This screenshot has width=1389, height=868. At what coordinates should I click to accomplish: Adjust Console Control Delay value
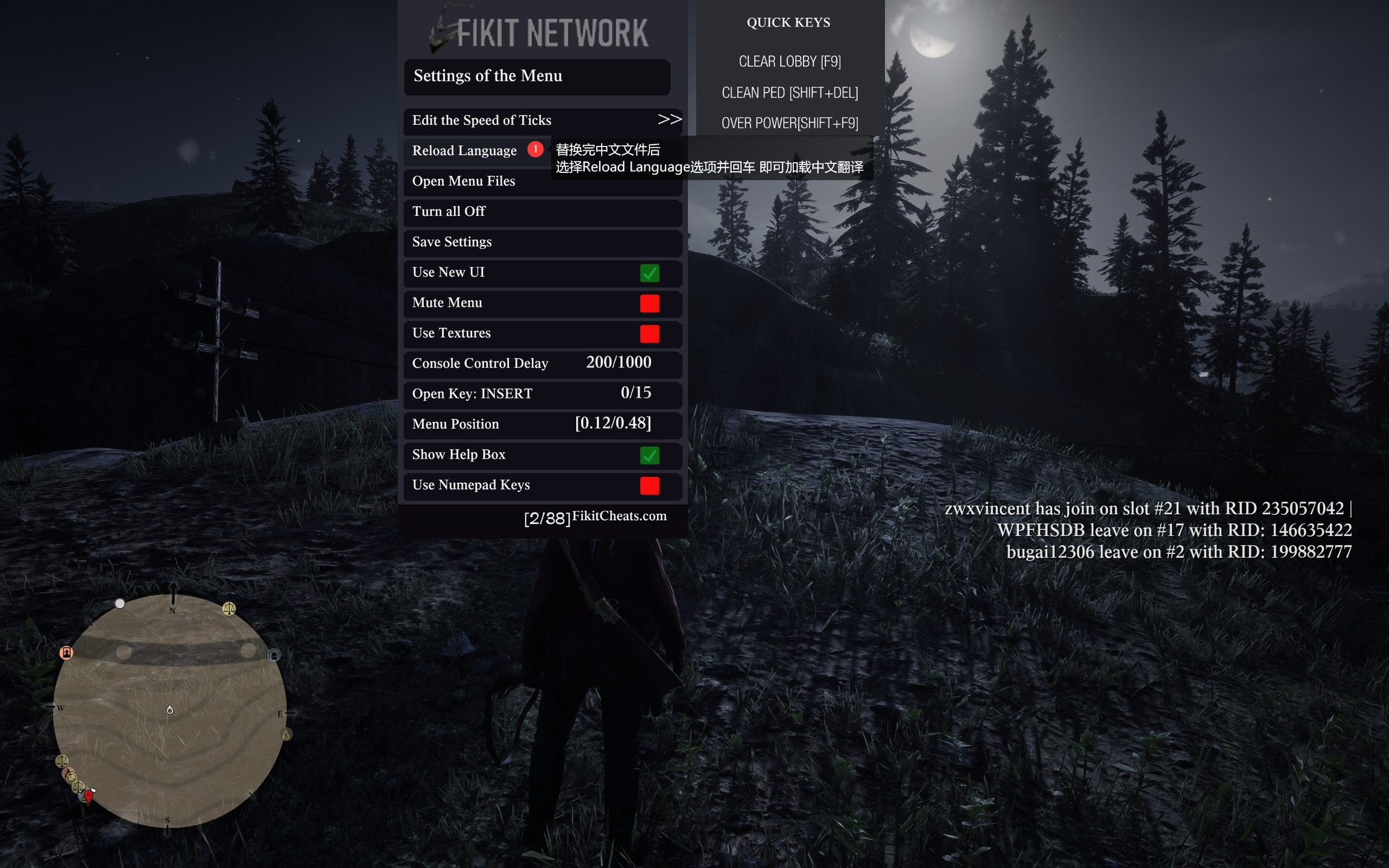coord(618,363)
